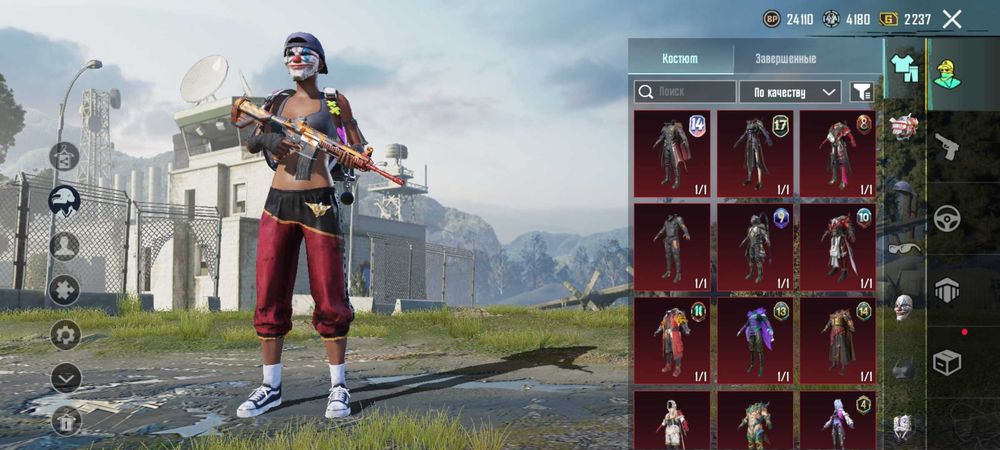Open the gear settings icon on left
Viewport: 1000px width, 450px height.
pos(65,334)
